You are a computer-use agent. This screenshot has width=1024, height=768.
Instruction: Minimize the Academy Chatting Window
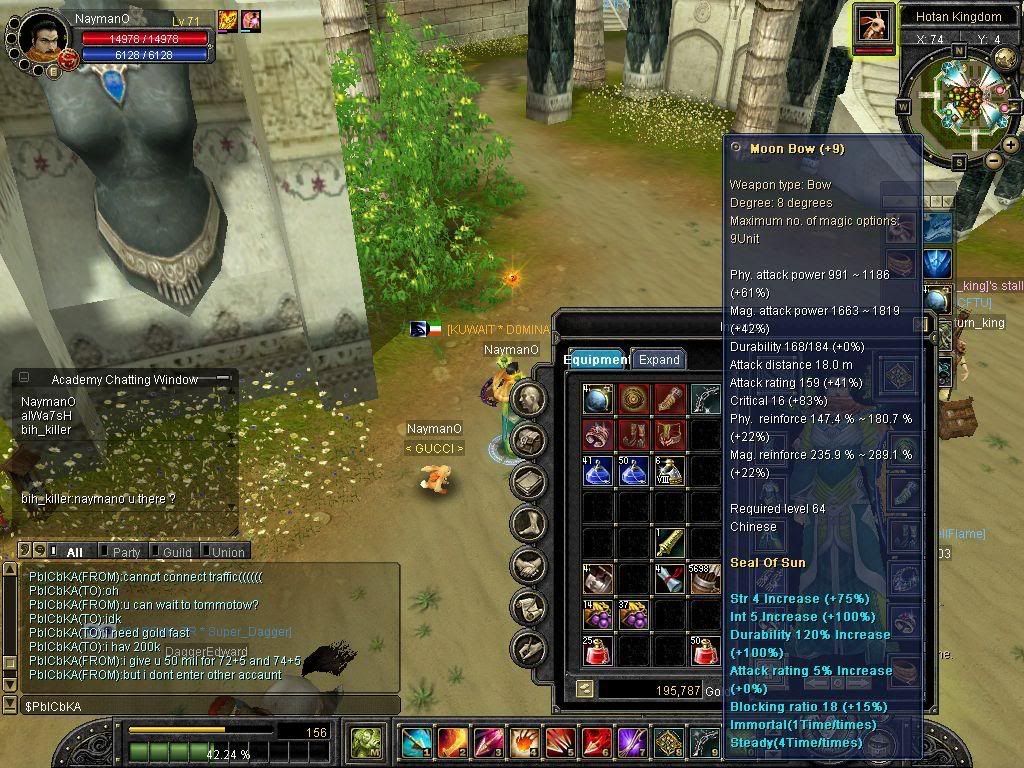coord(222,379)
